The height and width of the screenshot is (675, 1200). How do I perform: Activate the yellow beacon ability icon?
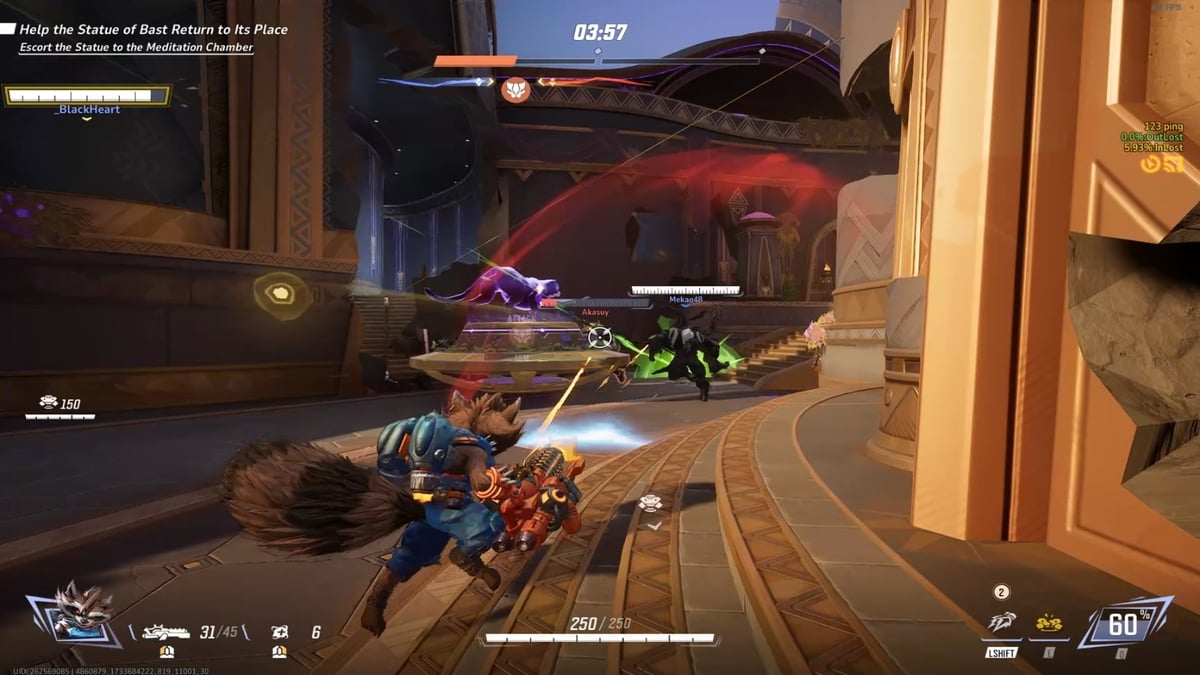1048,624
